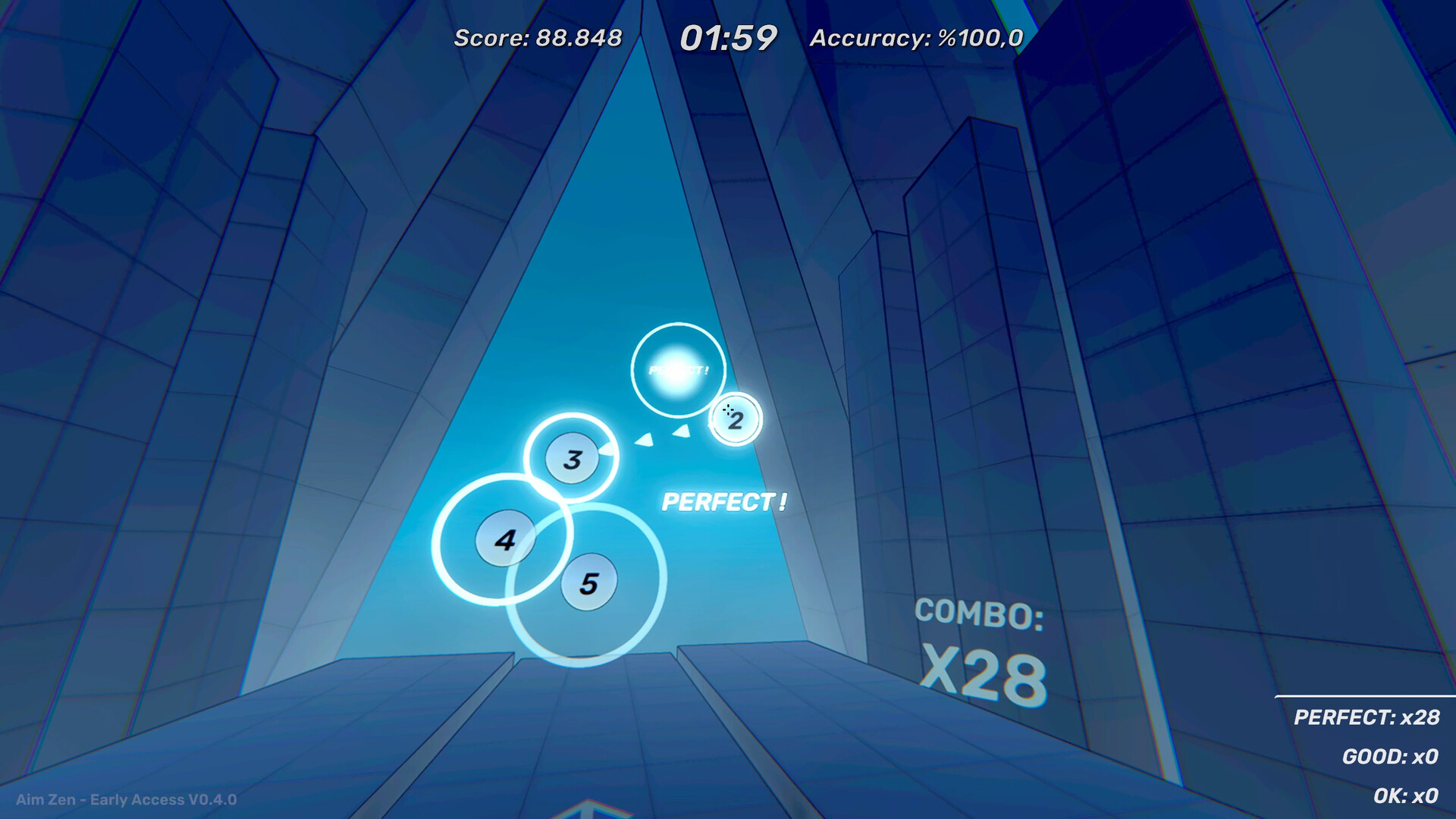The width and height of the screenshot is (1456, 819).
Task: Click the Accuracy: %100,0 readout
Action: click(916, 35)
